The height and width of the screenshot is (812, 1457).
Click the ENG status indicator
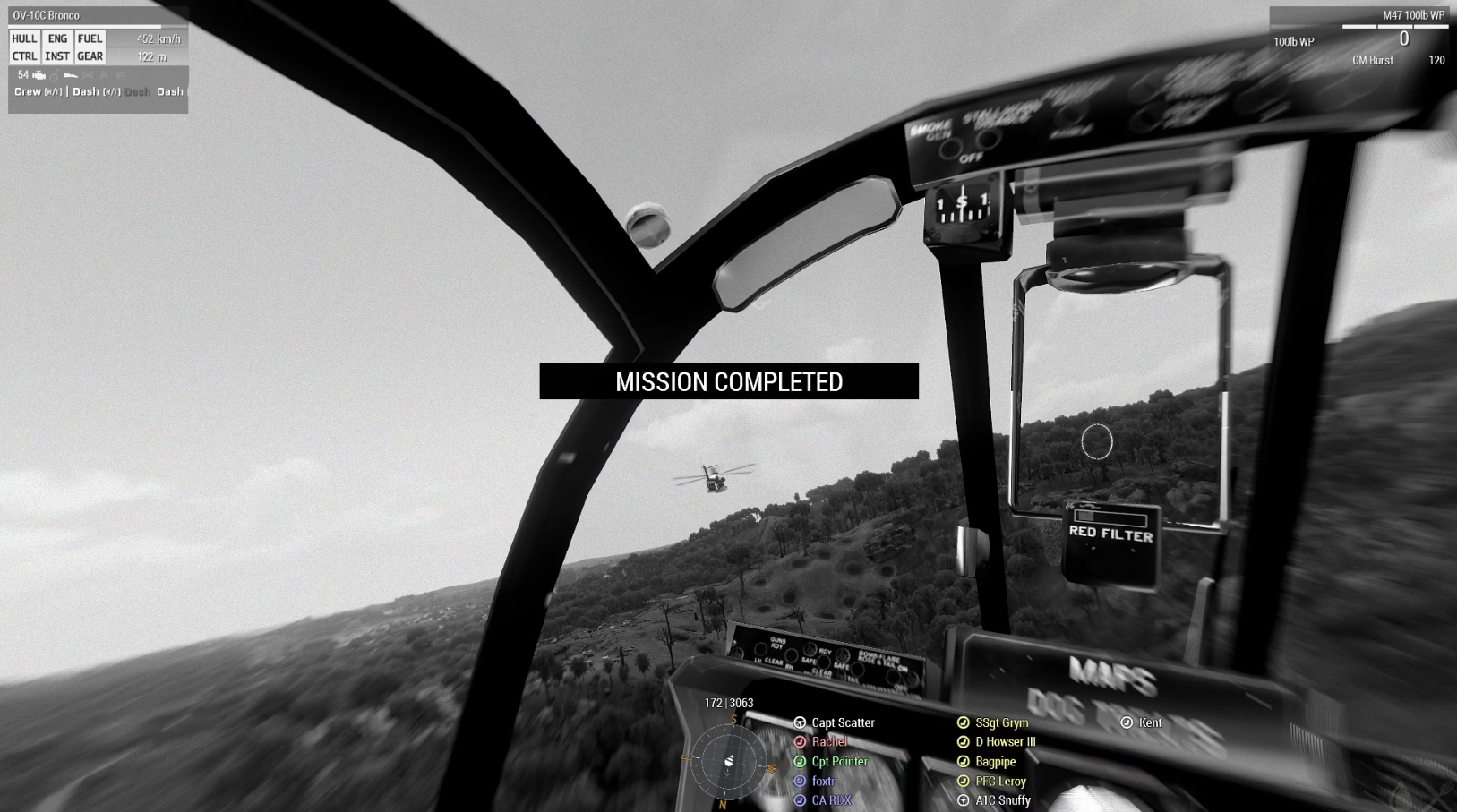click(x=57, y=38)
